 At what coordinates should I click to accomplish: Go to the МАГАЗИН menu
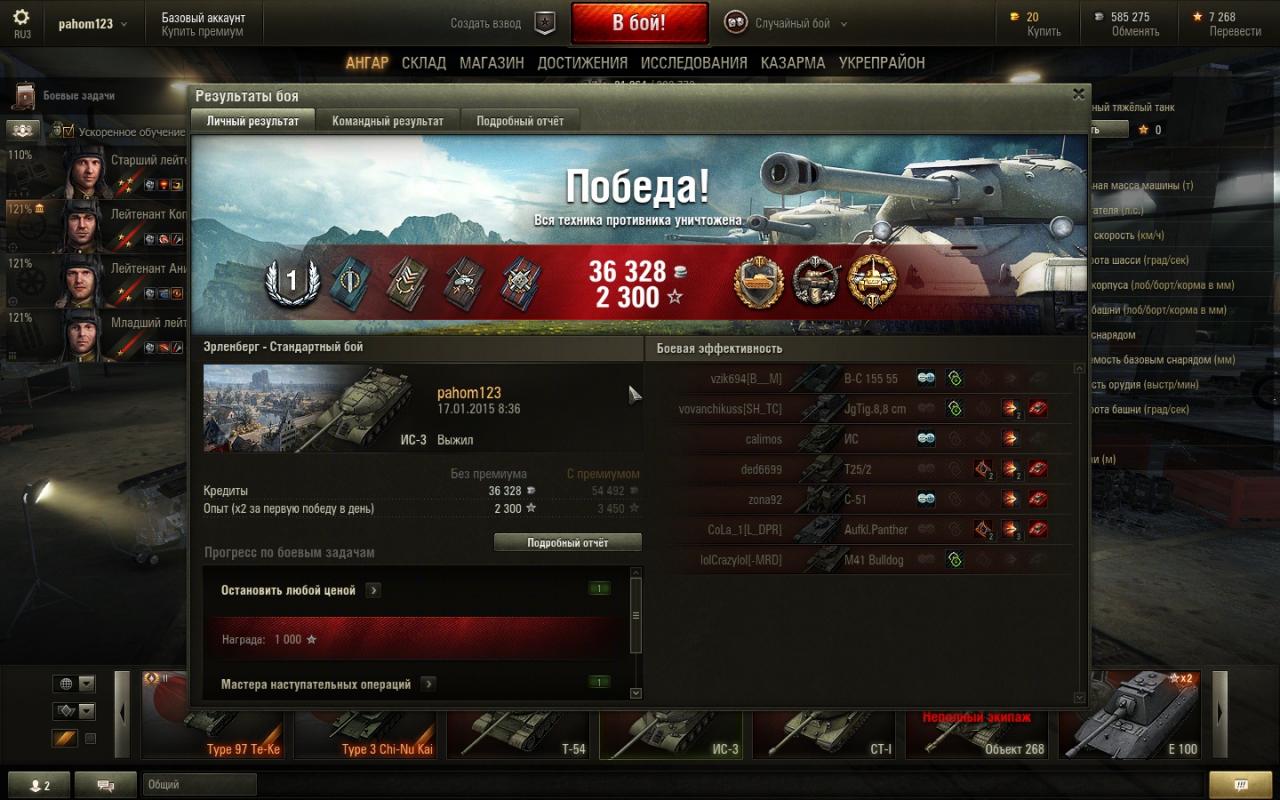(492, 63)
